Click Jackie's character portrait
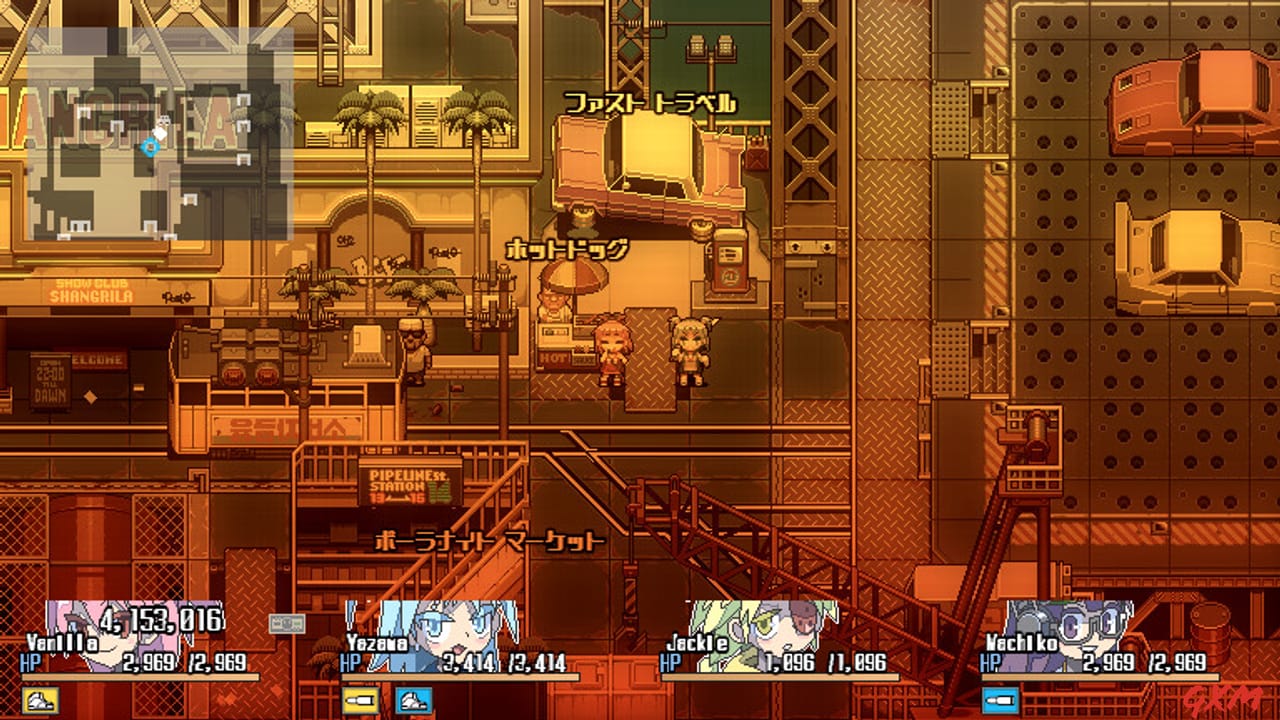The image size is (1280, 720). coord(775,630)
